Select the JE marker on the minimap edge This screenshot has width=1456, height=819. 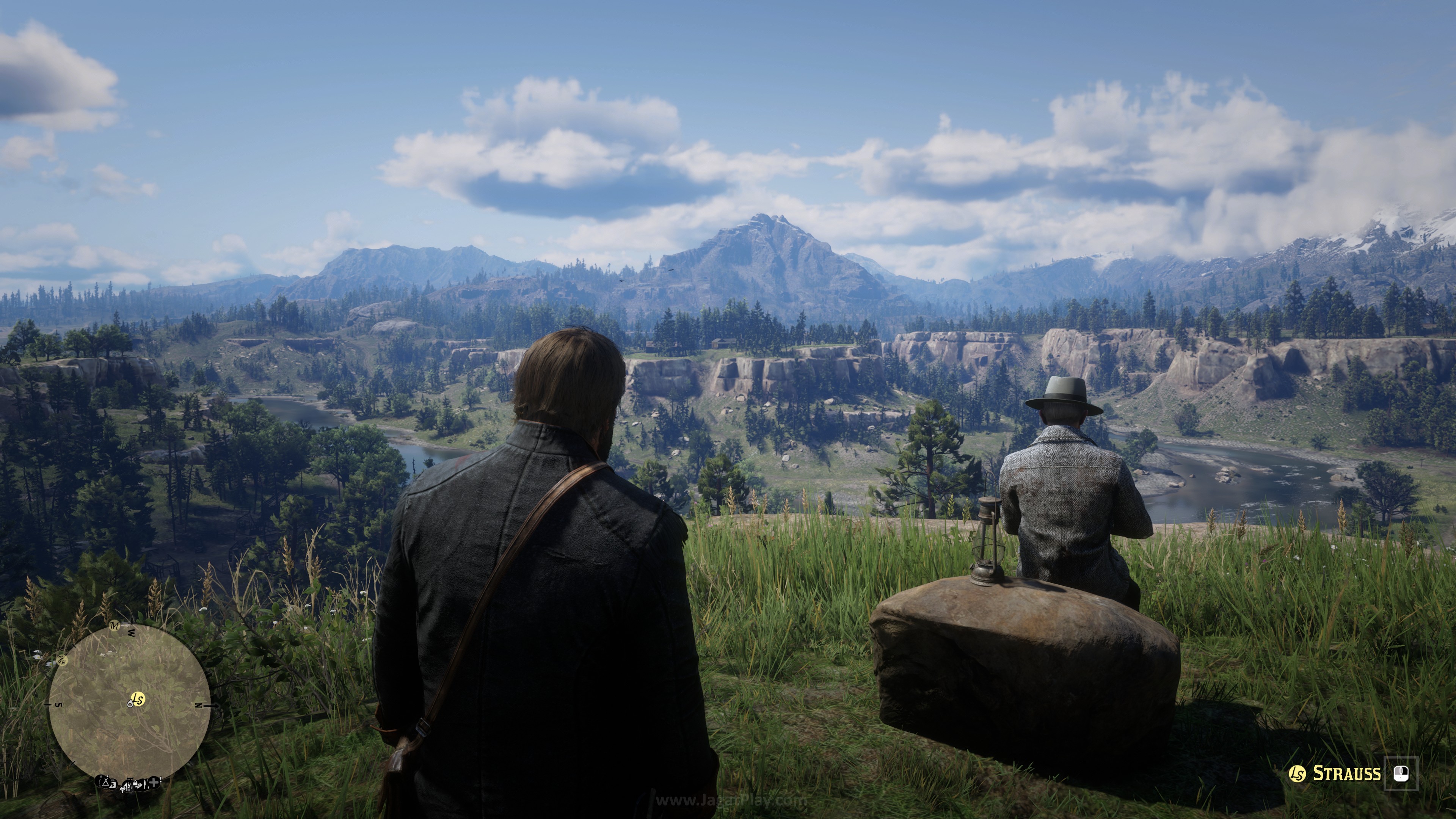point(62,660)
